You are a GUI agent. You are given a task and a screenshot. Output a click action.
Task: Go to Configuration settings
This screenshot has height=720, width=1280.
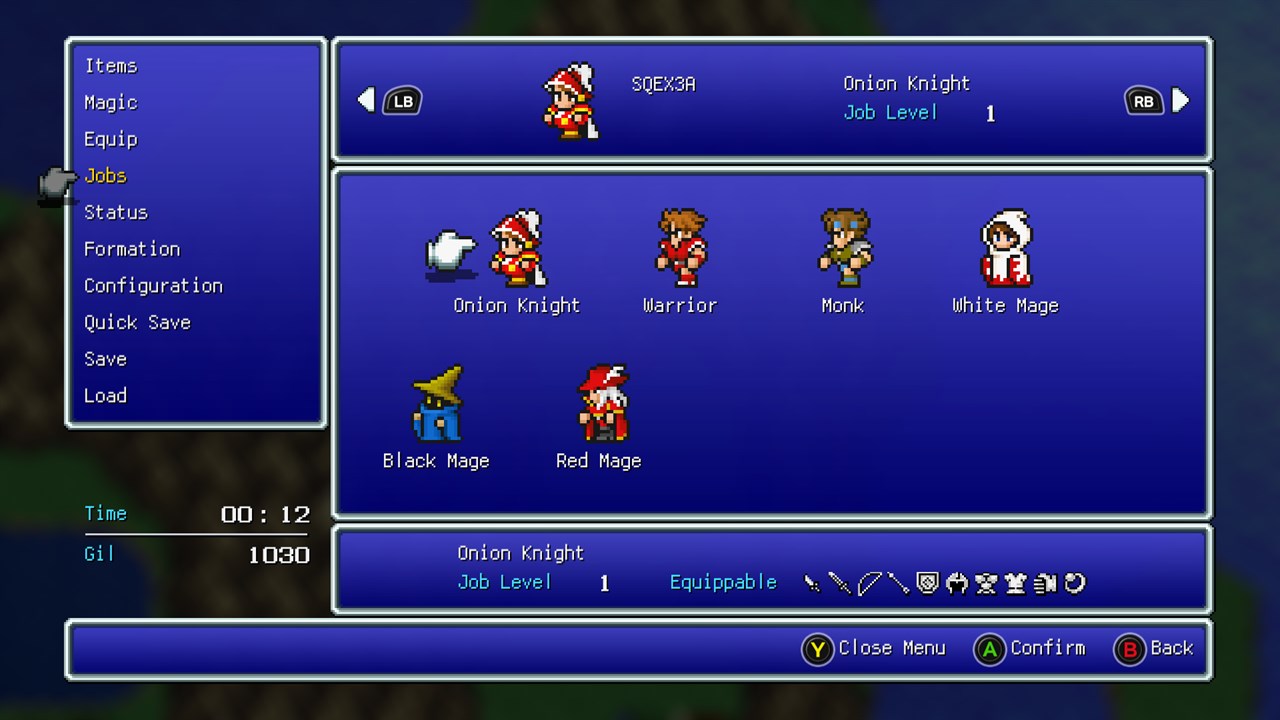153,286
